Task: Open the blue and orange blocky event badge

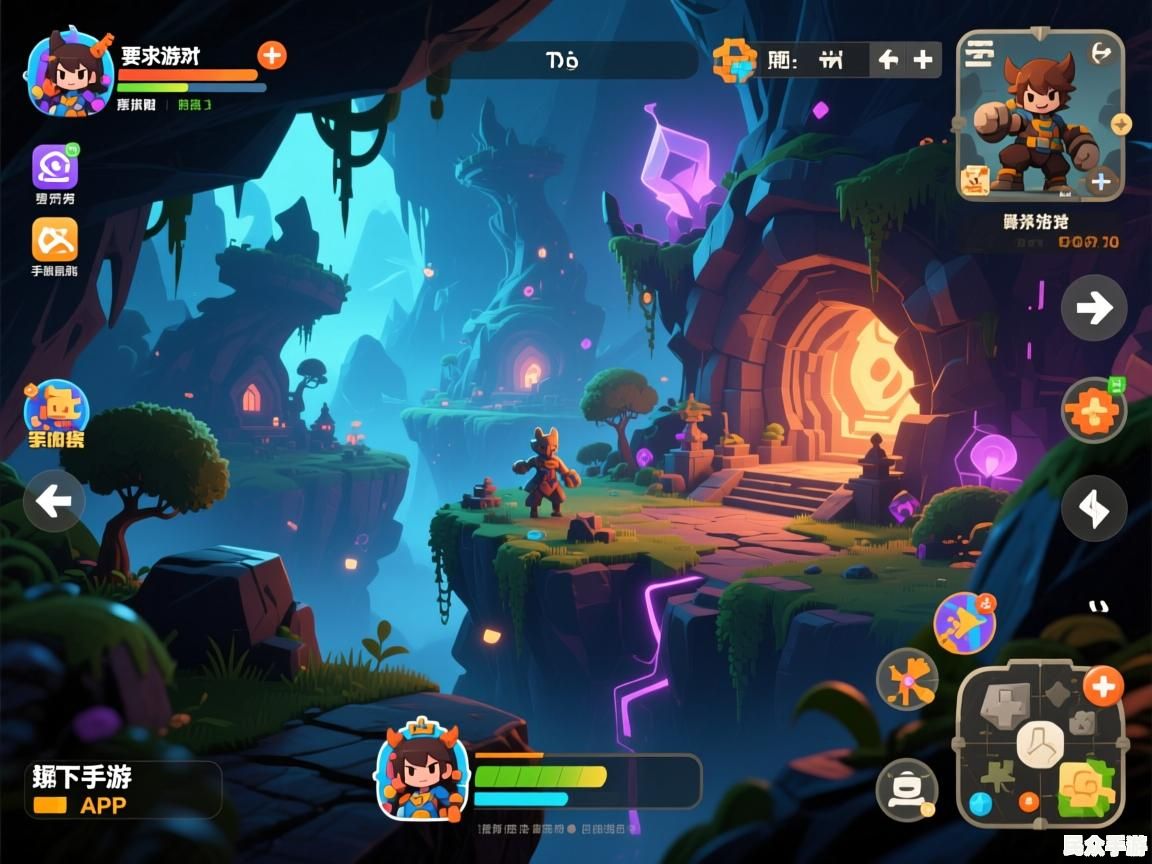Action: point(57,410)
